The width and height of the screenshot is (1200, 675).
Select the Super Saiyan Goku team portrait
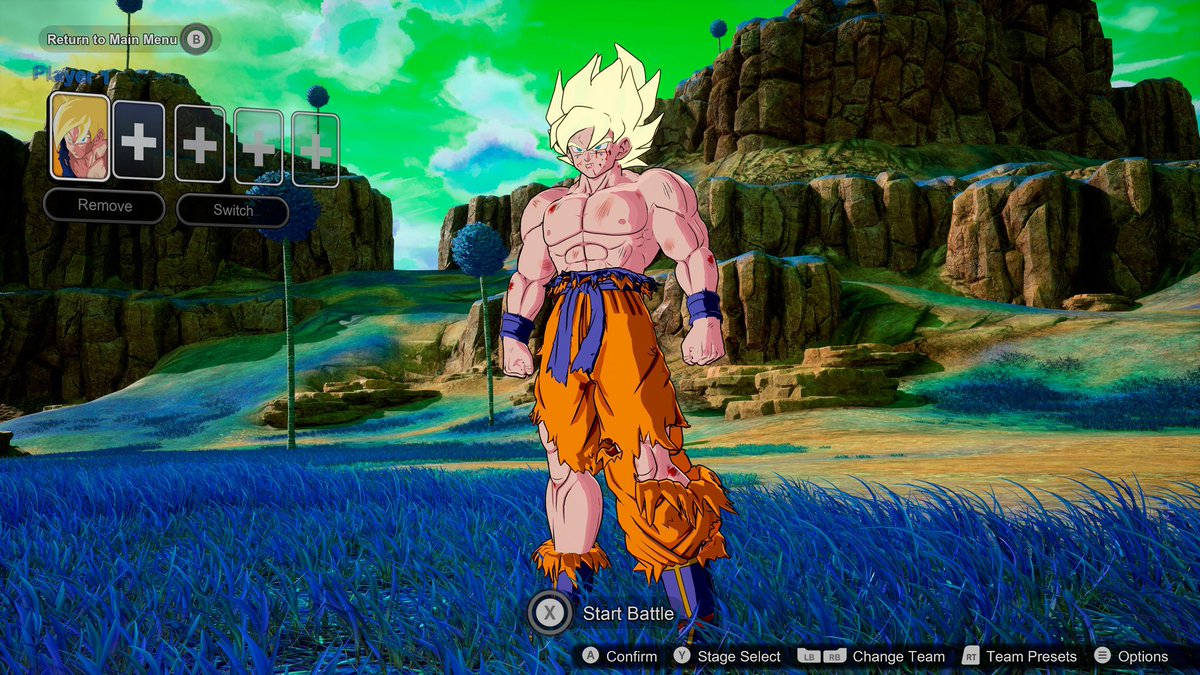point(79,137)
